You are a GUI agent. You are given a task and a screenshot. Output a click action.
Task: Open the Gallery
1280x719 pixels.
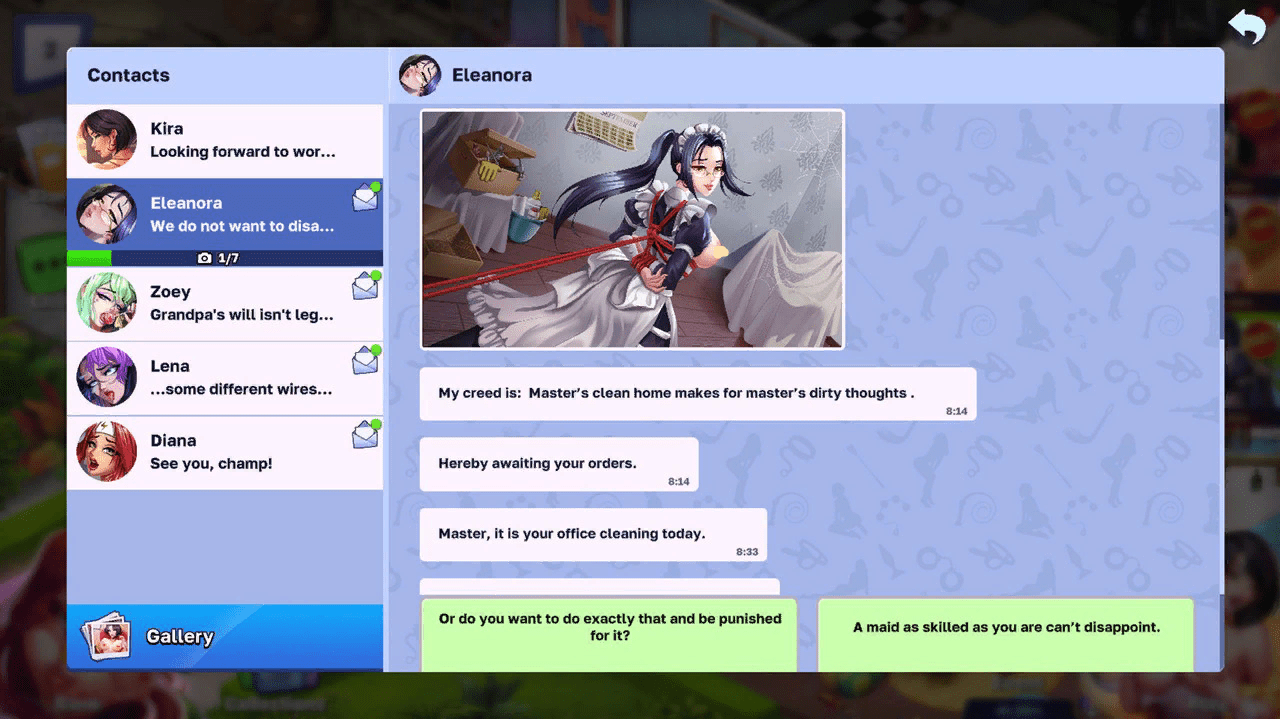click(225, 637)
